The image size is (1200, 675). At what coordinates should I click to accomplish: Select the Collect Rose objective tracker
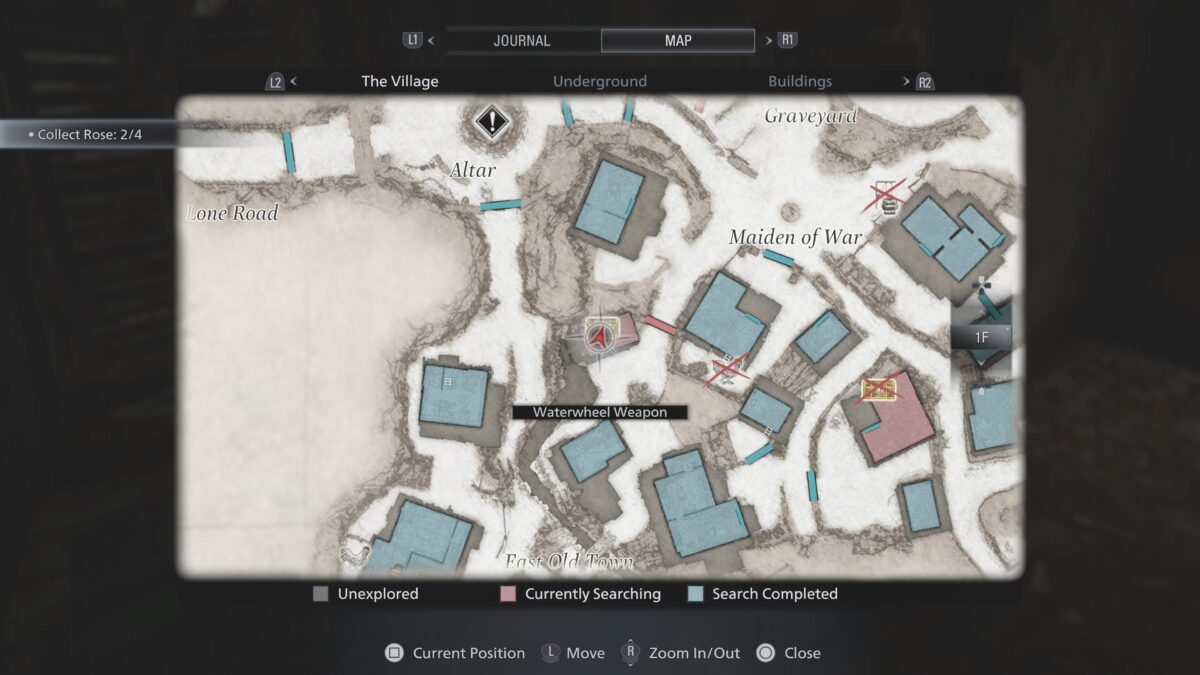pyautogui.click(x=90, y=134)
